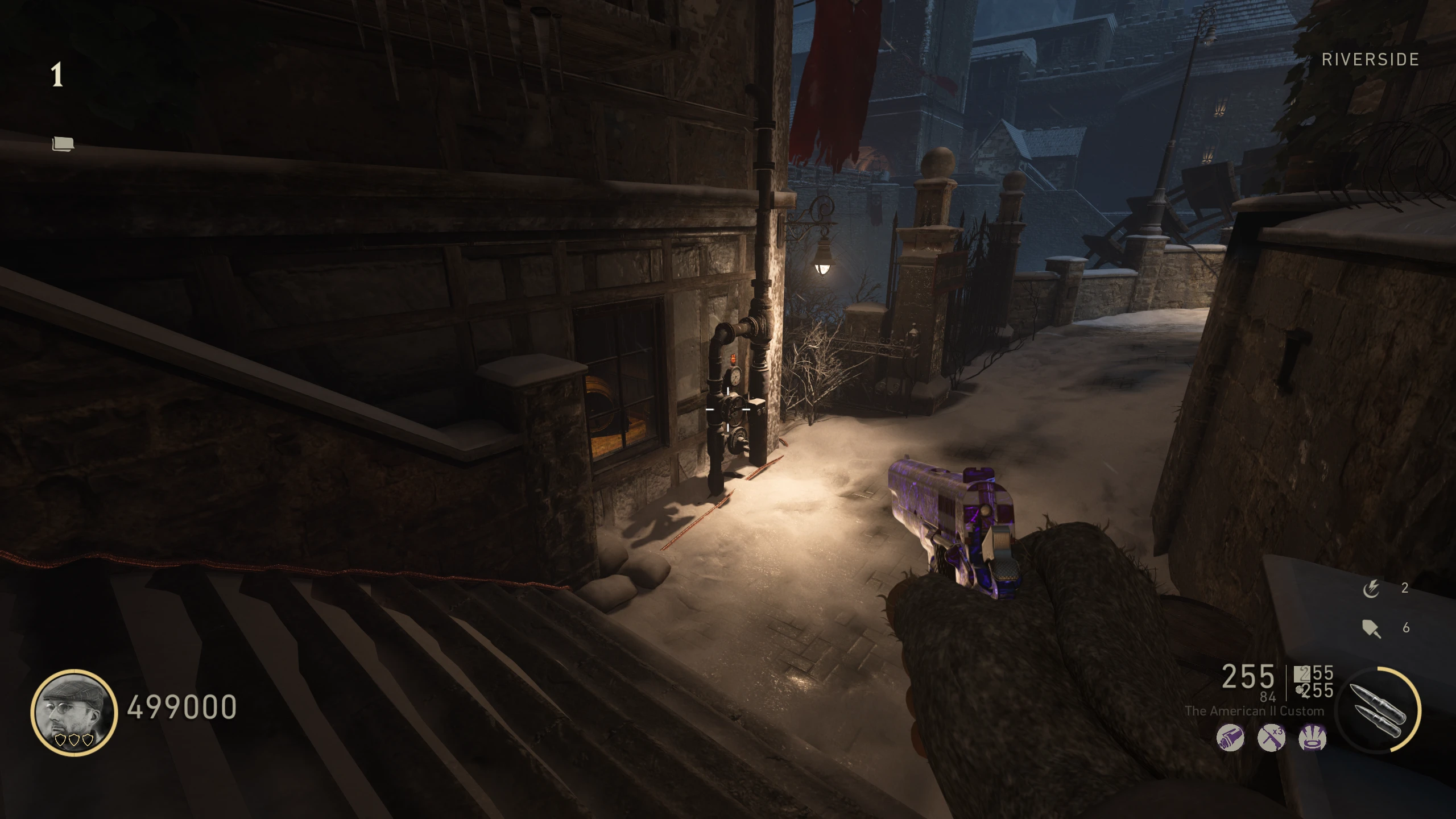Screen dimensions: 1456x819
Task: Click the player character portrait
Action: [73, 712]
